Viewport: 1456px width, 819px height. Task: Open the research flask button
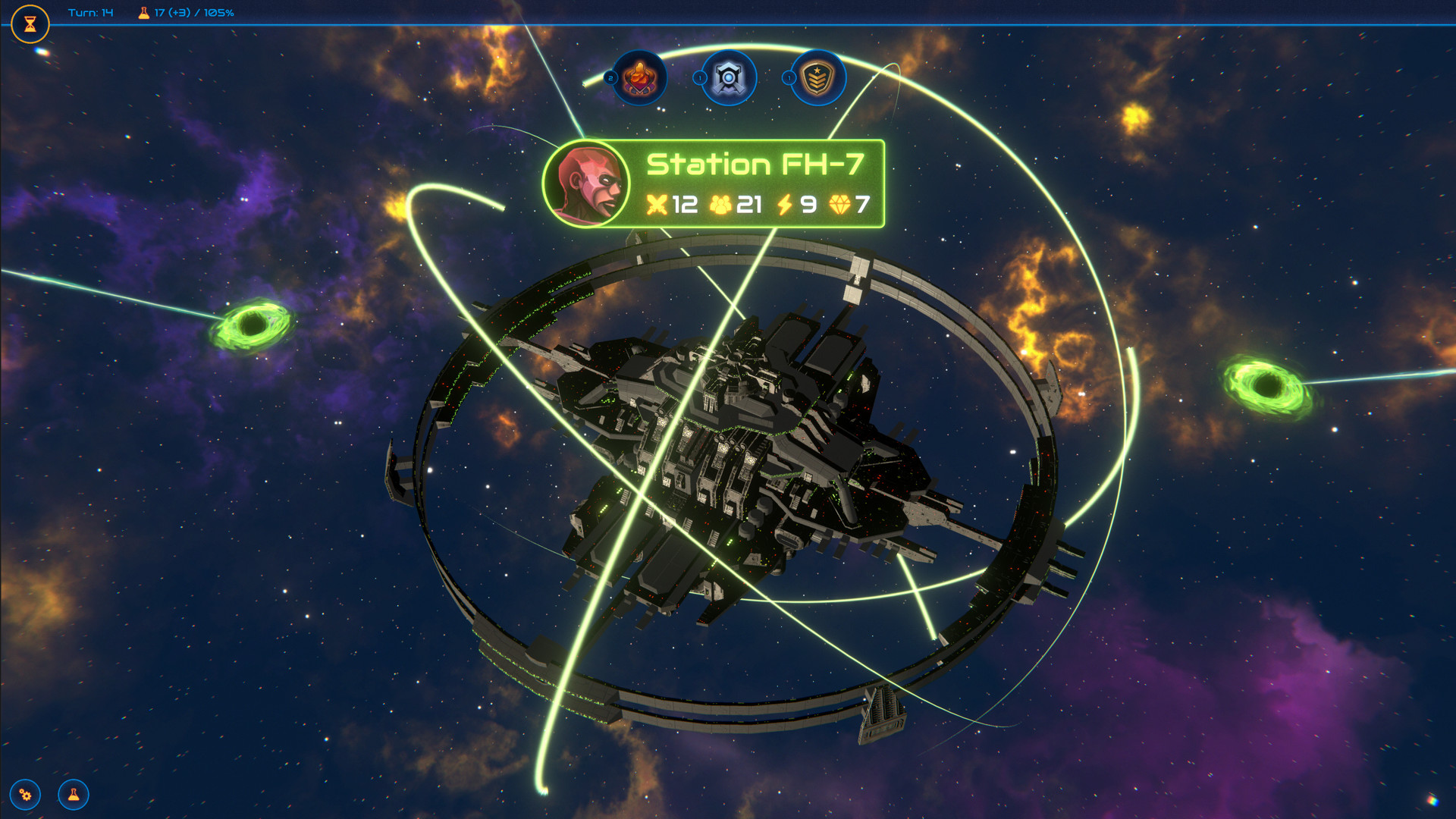tap(74, 795)
